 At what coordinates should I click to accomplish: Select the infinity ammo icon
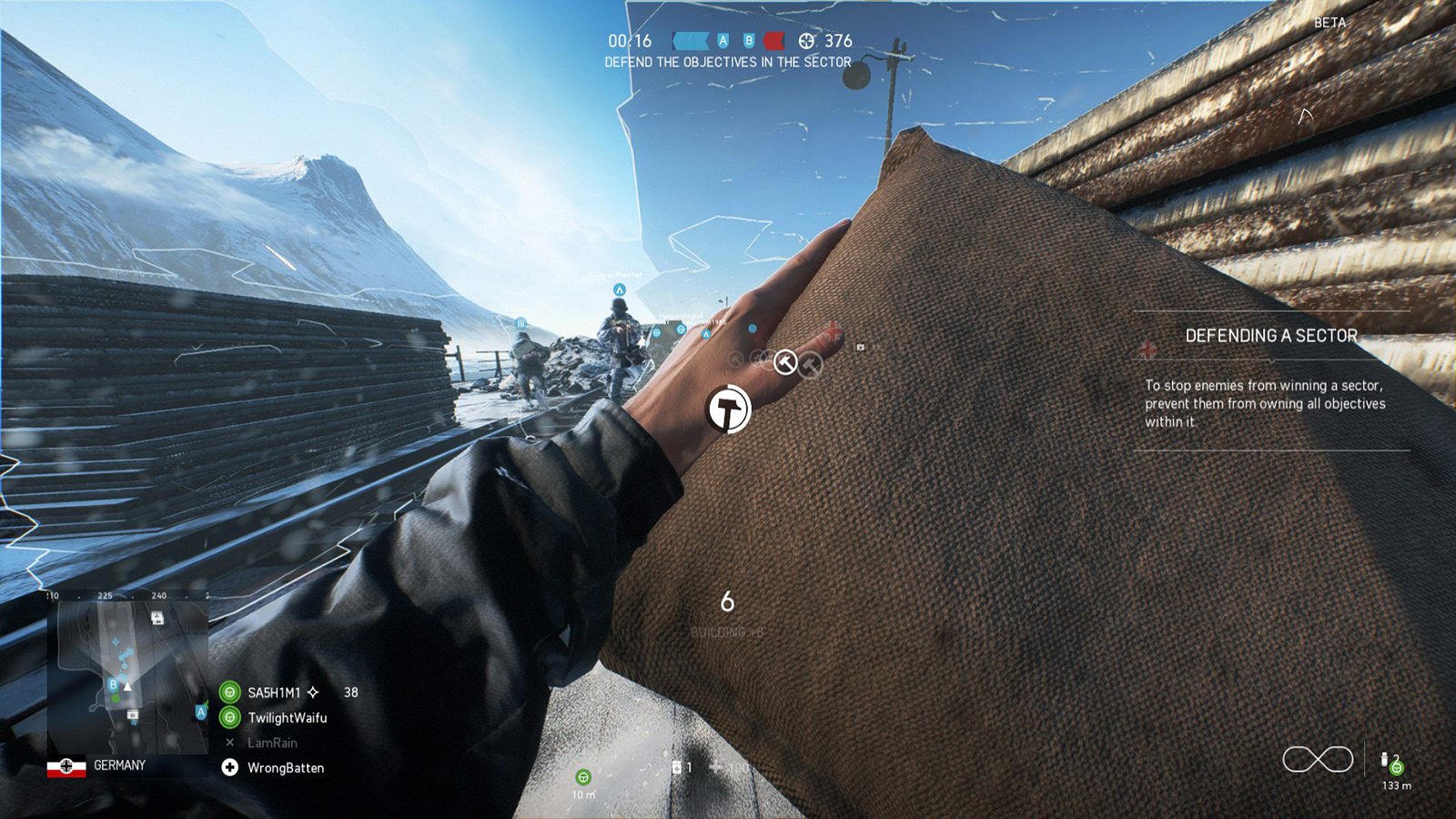point(1318,759)
